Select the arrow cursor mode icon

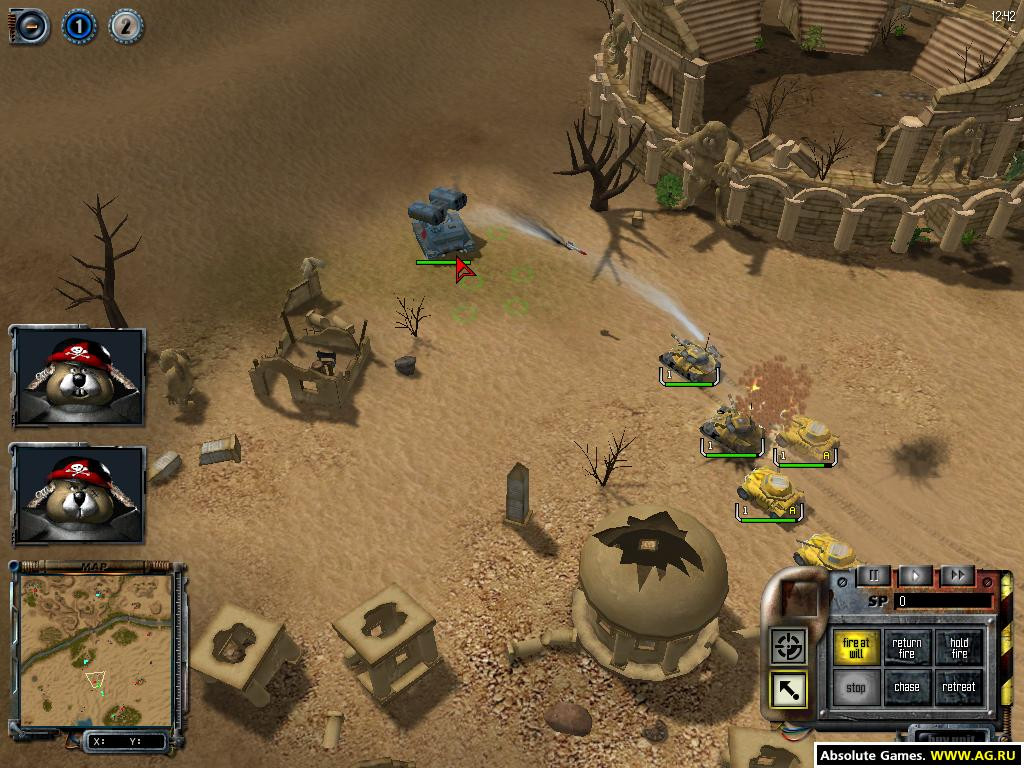pos(788,689)
